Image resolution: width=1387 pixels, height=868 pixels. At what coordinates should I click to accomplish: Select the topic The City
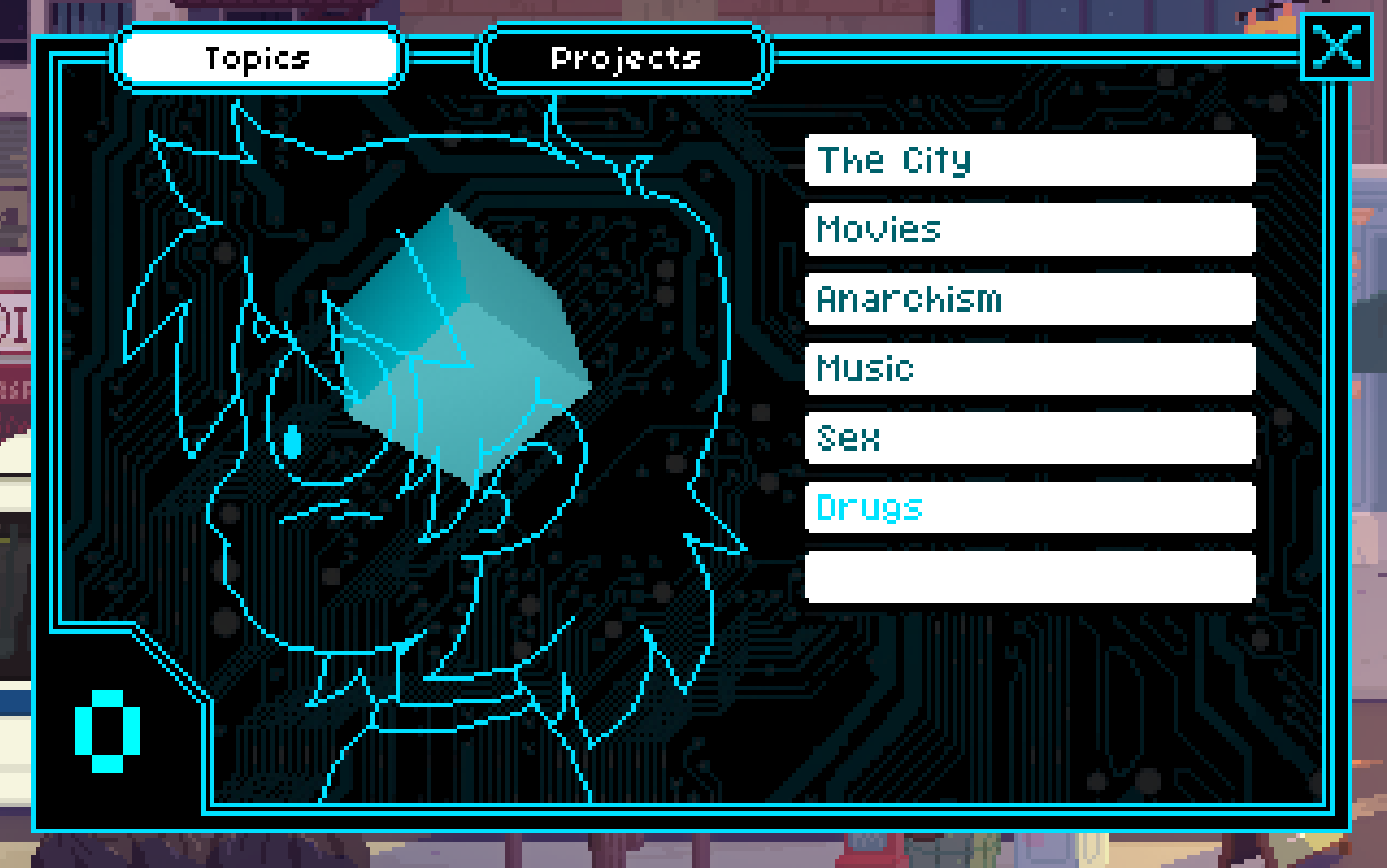pos(1030,160)
